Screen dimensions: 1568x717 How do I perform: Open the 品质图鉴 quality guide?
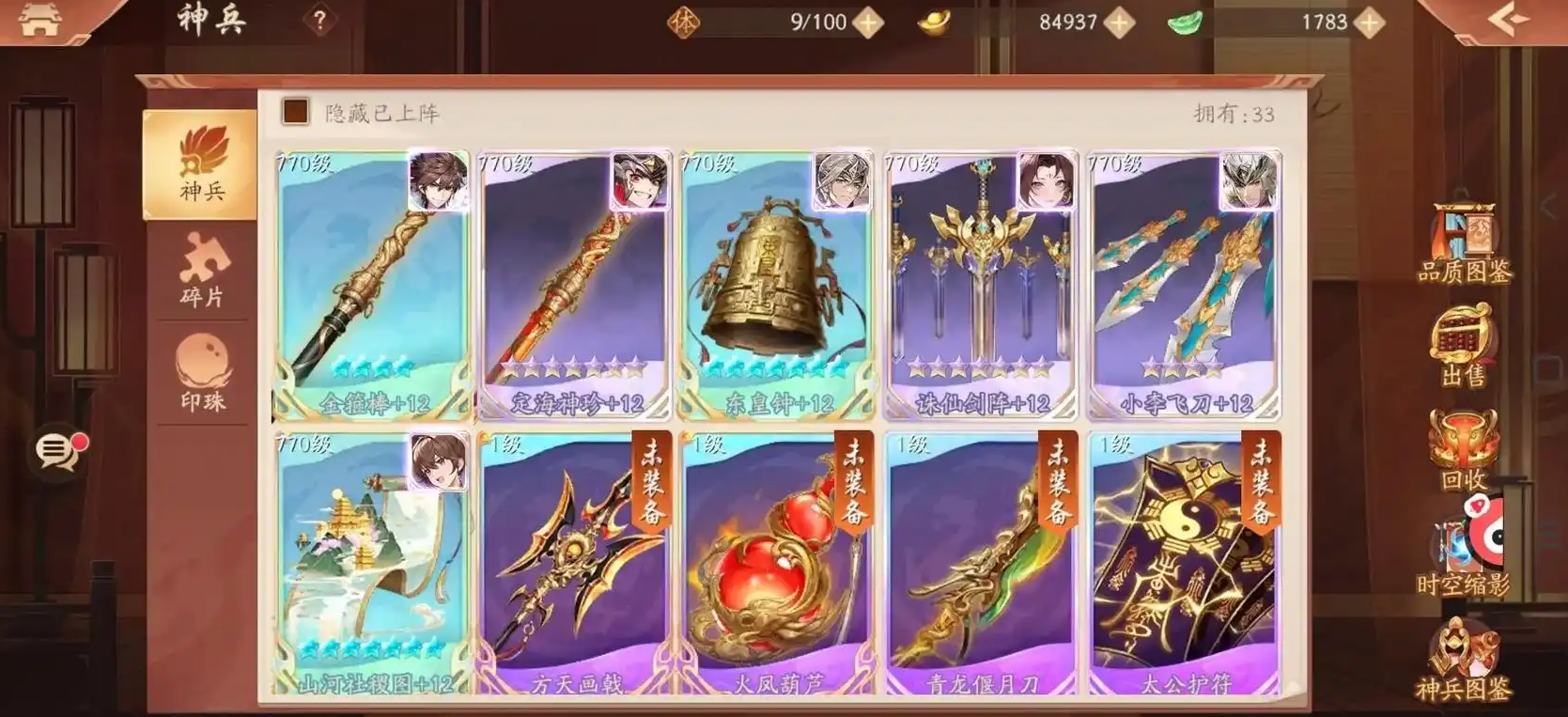[x=1463, y=244]
